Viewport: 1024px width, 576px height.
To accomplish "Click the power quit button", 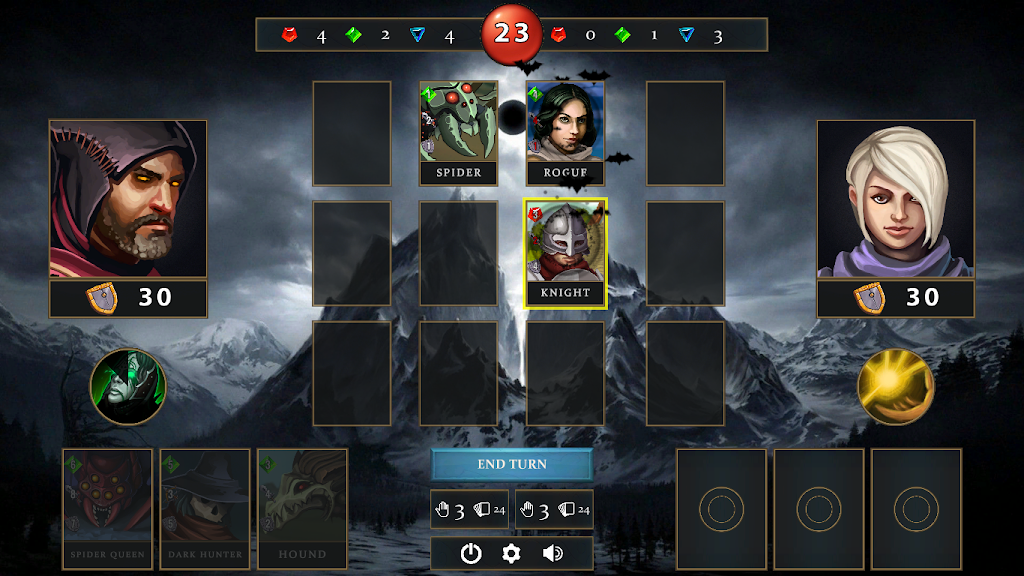I will tap(471, 553).
